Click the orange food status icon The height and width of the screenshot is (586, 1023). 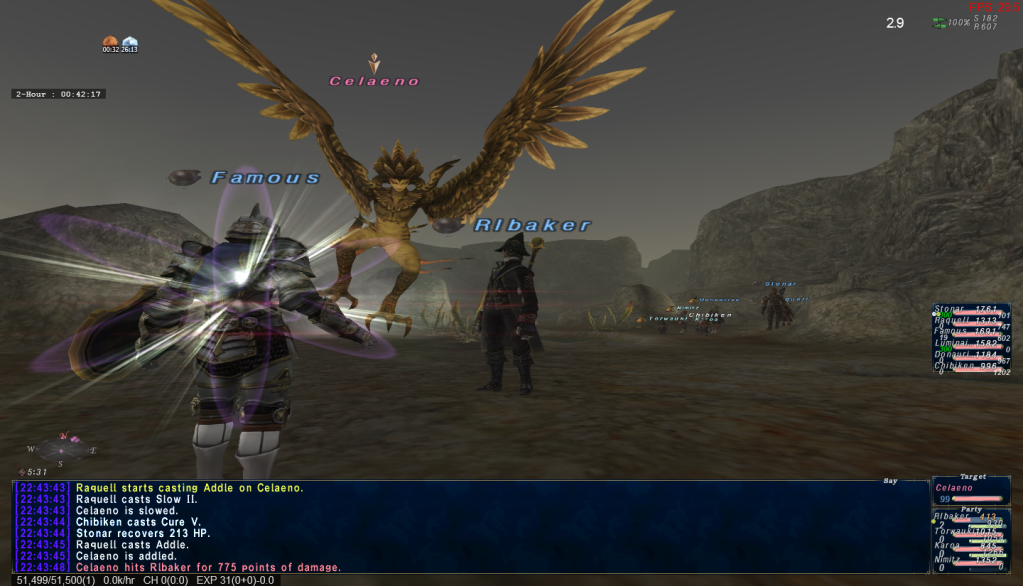tap(110, 42)
